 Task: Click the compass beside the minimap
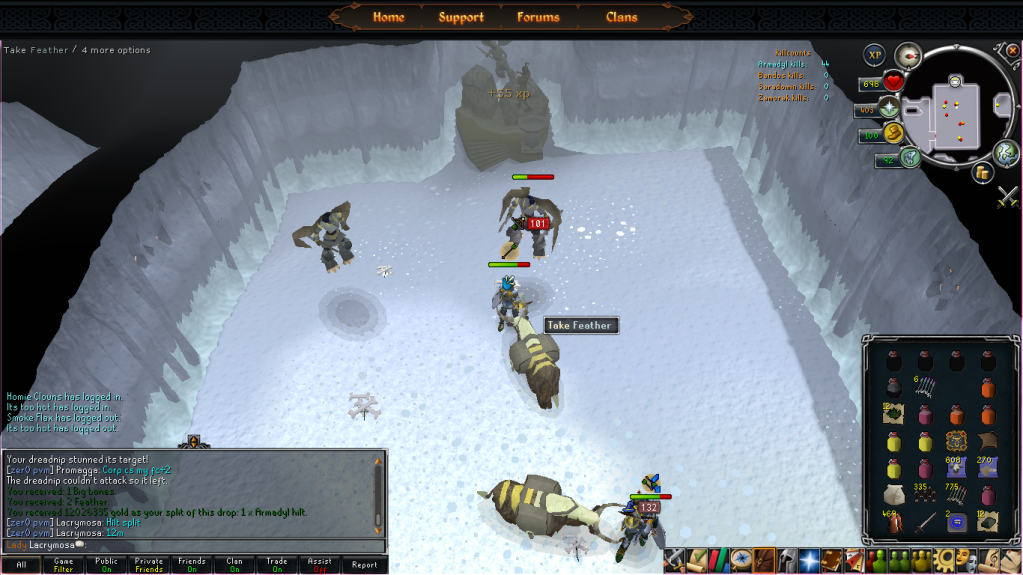click(x=908, y=54)
